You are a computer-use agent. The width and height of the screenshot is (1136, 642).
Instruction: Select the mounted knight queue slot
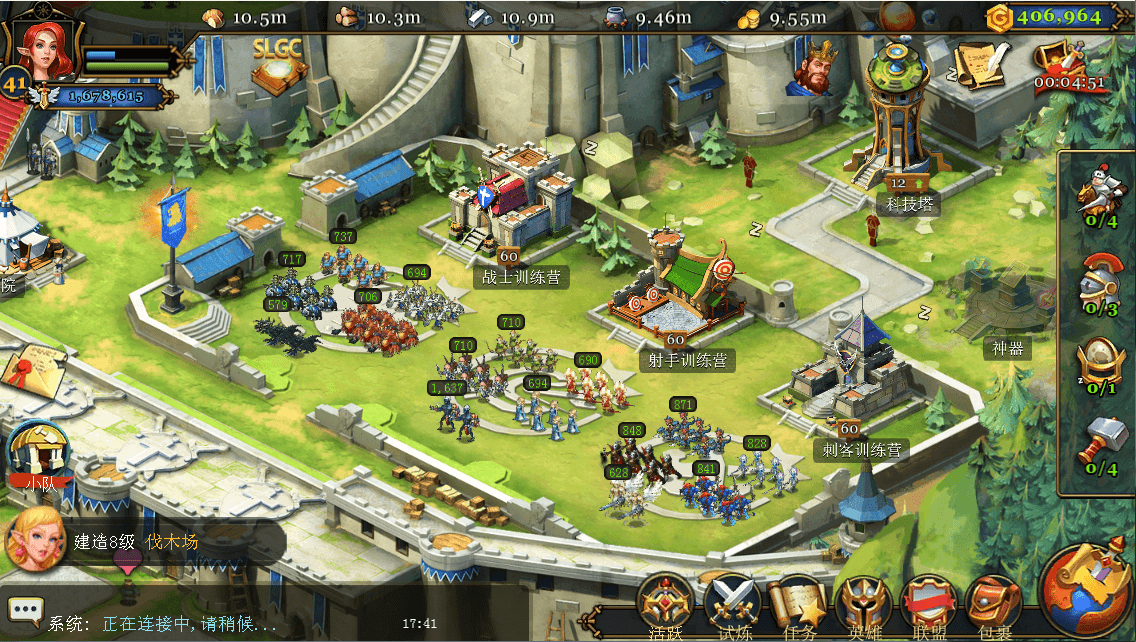(1098, 197)
